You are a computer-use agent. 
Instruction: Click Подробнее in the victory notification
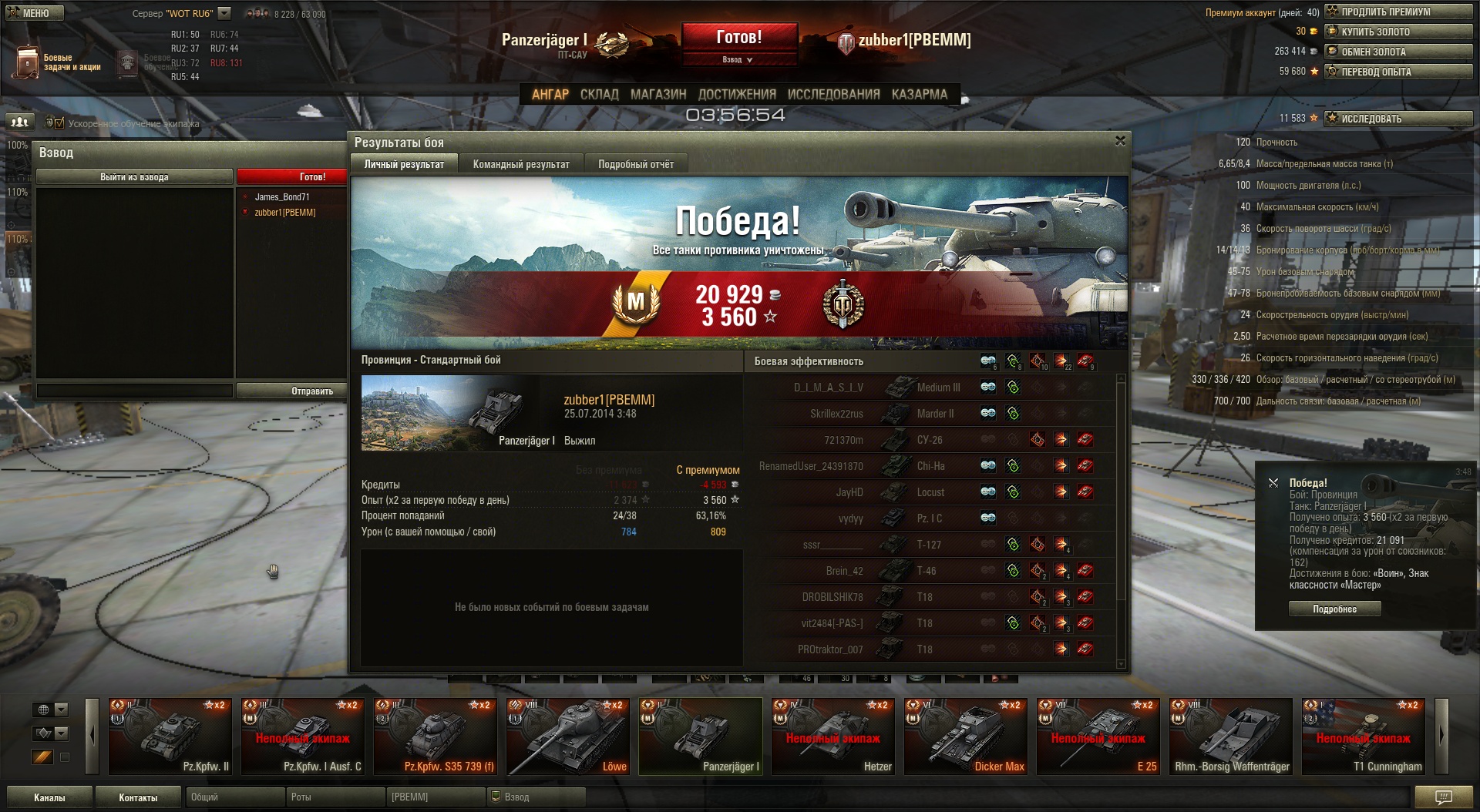click(1334, 609)
